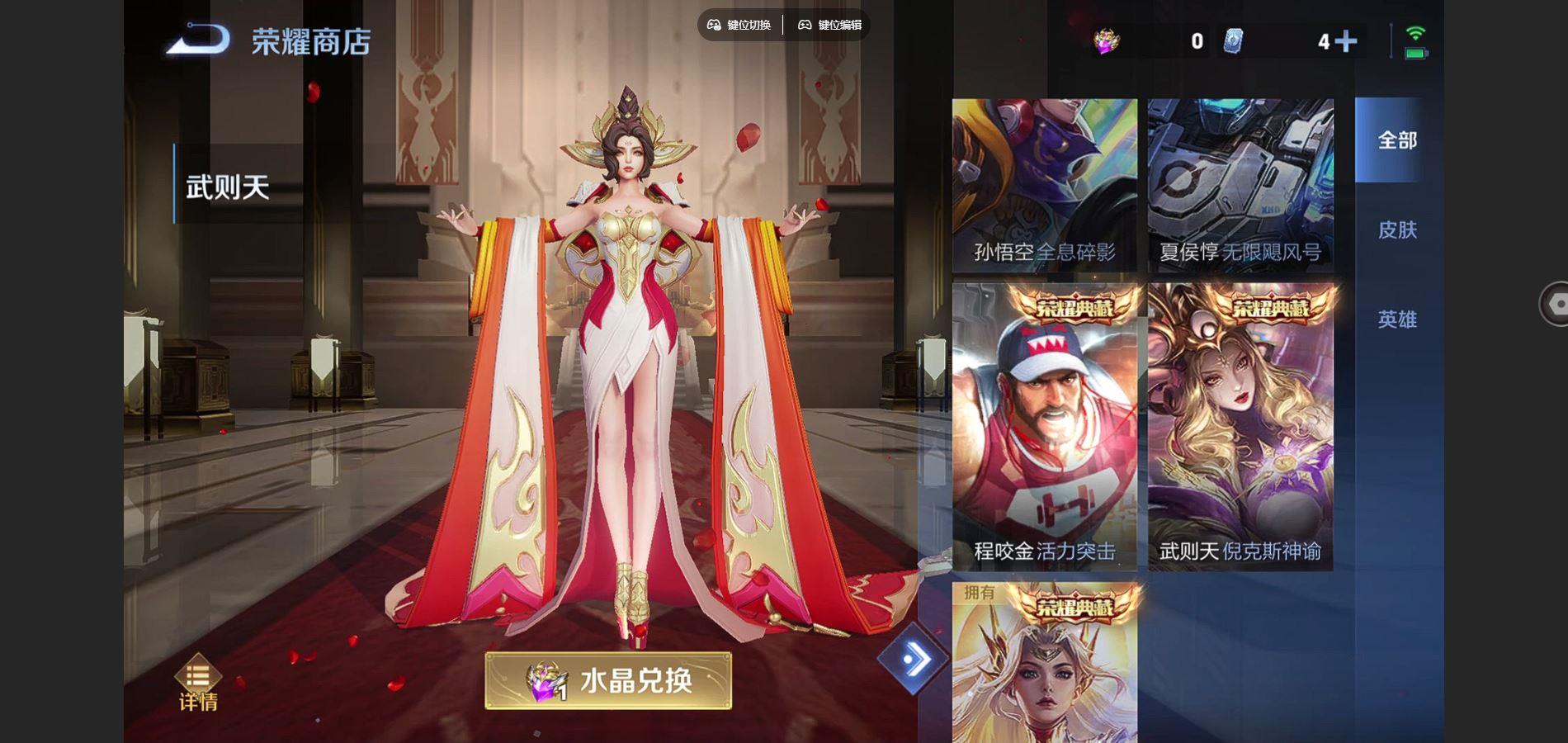Click the honor crystal currency icon

coord(1106,40)
